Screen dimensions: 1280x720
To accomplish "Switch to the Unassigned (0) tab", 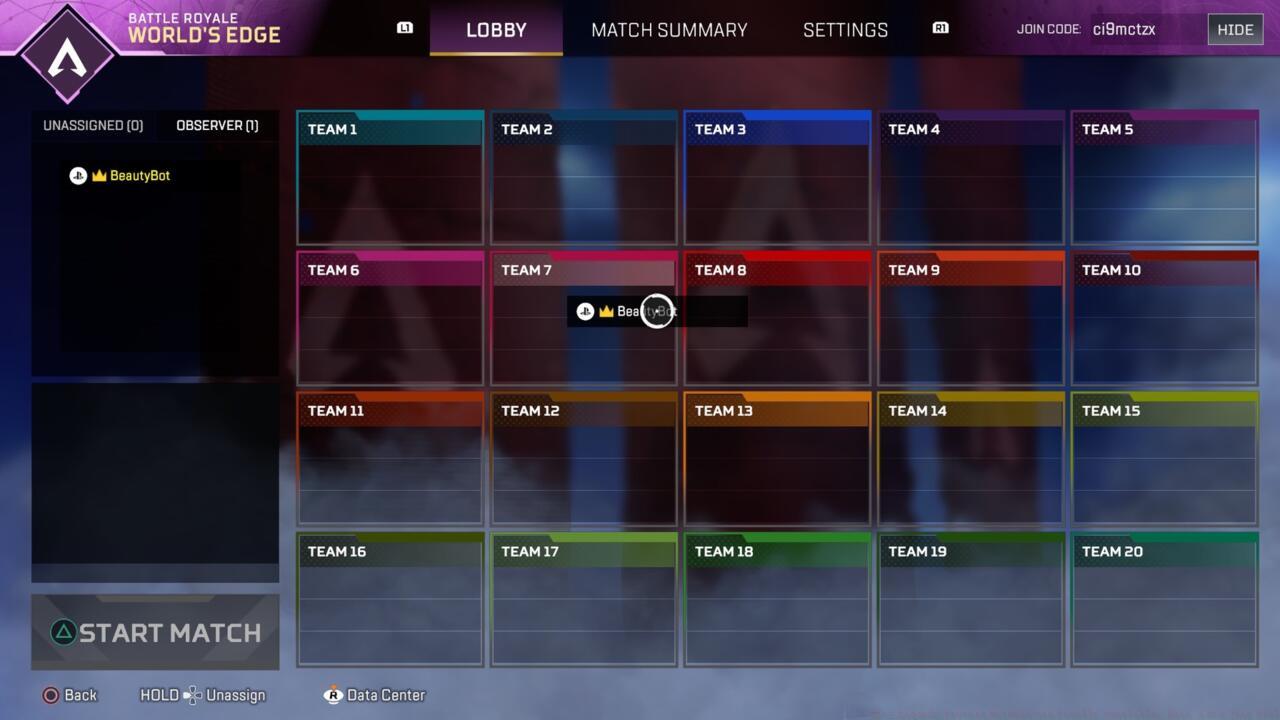I will point(93,125).
